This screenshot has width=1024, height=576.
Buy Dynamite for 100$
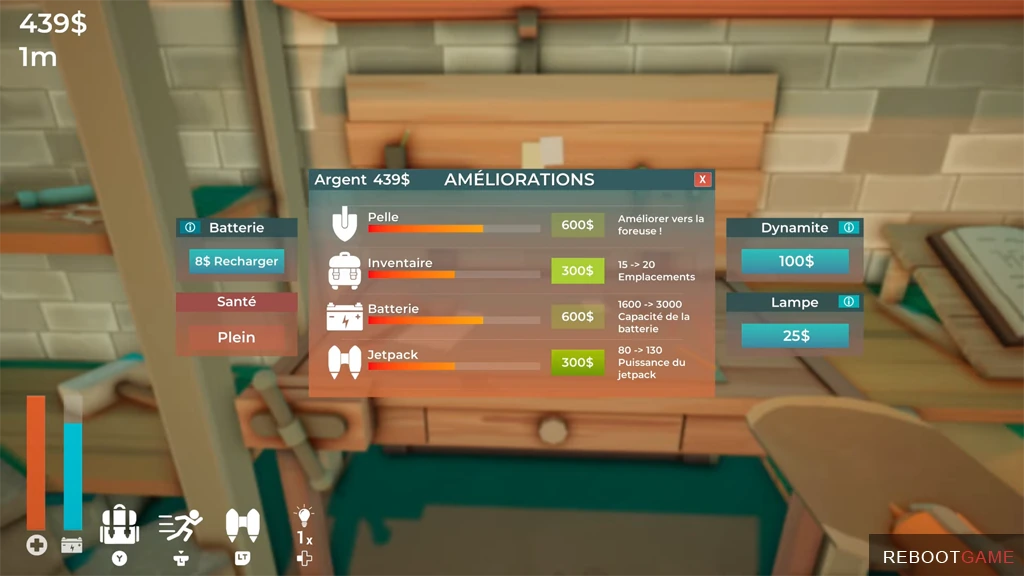point(795,261)
